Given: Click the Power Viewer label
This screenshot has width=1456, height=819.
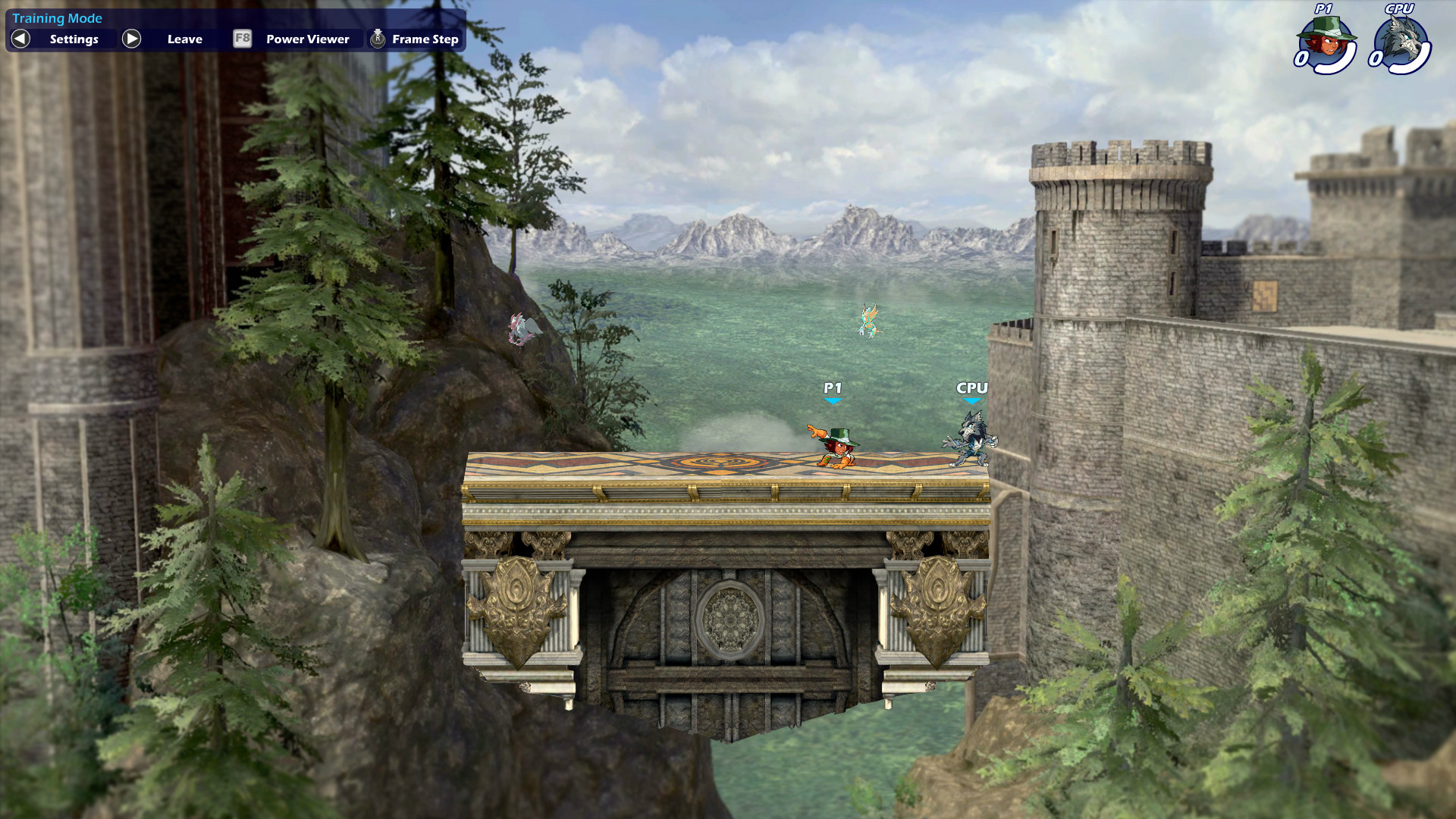Looking at the screenshot, I should click(x=306, y=39).
